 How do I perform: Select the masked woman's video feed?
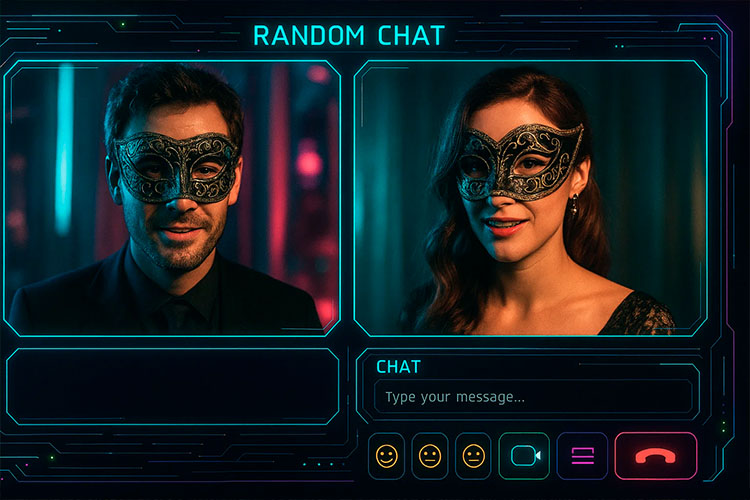530,198
